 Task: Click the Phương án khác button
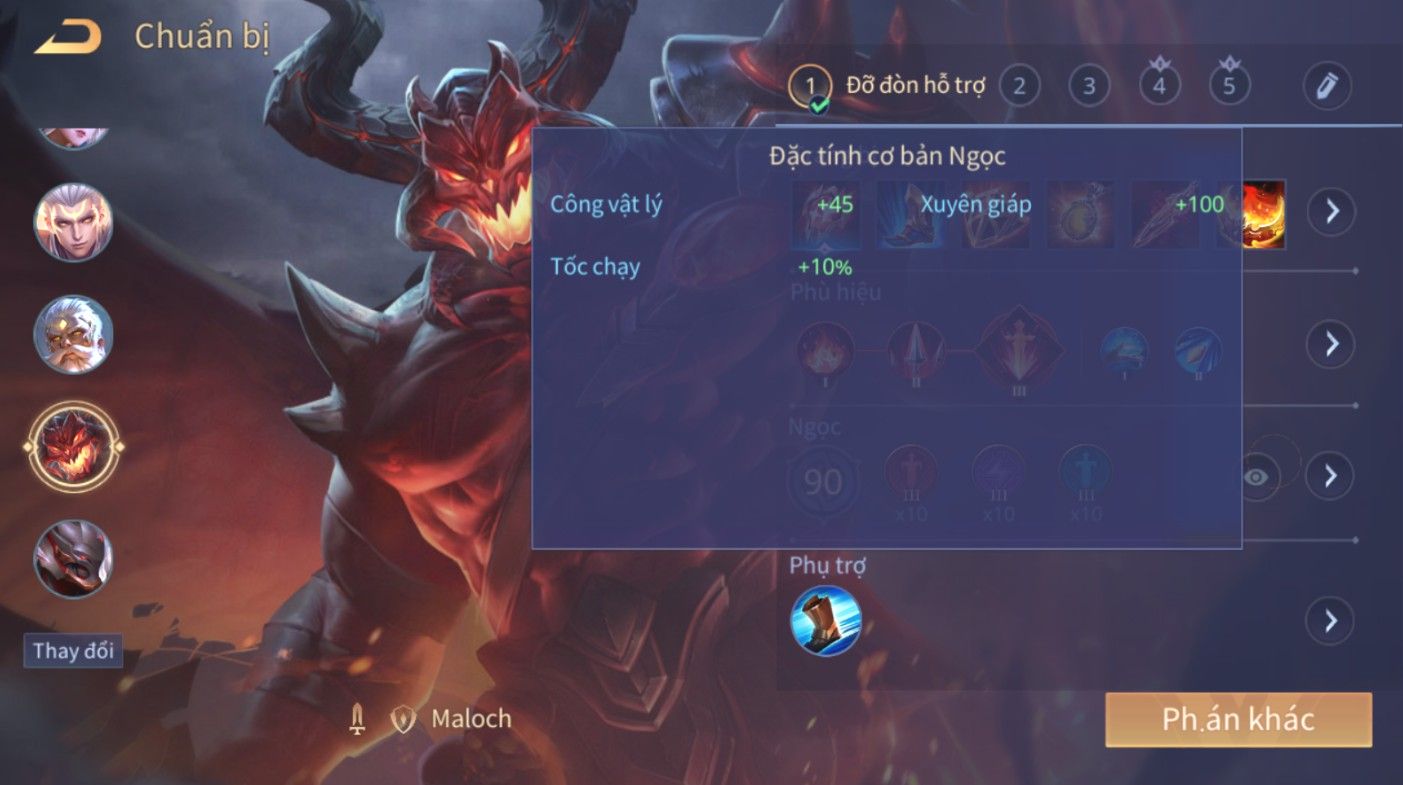[x=1238, y=720]
